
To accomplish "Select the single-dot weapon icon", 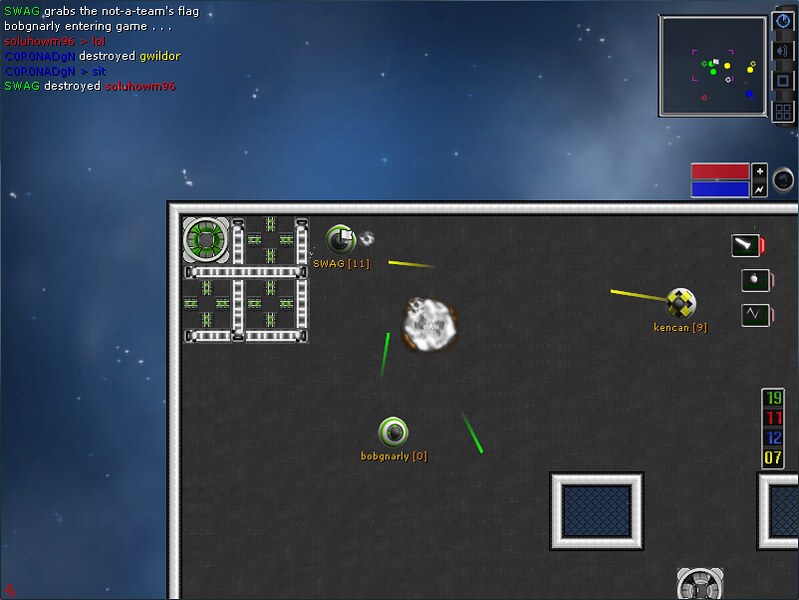I will pos(755,280).
